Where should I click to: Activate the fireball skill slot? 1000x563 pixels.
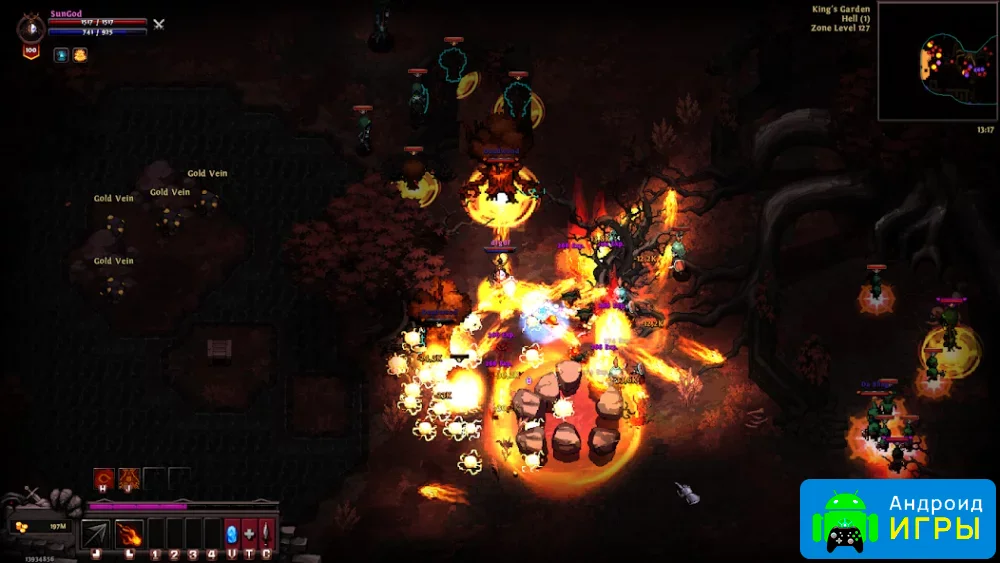click(129, 533)
